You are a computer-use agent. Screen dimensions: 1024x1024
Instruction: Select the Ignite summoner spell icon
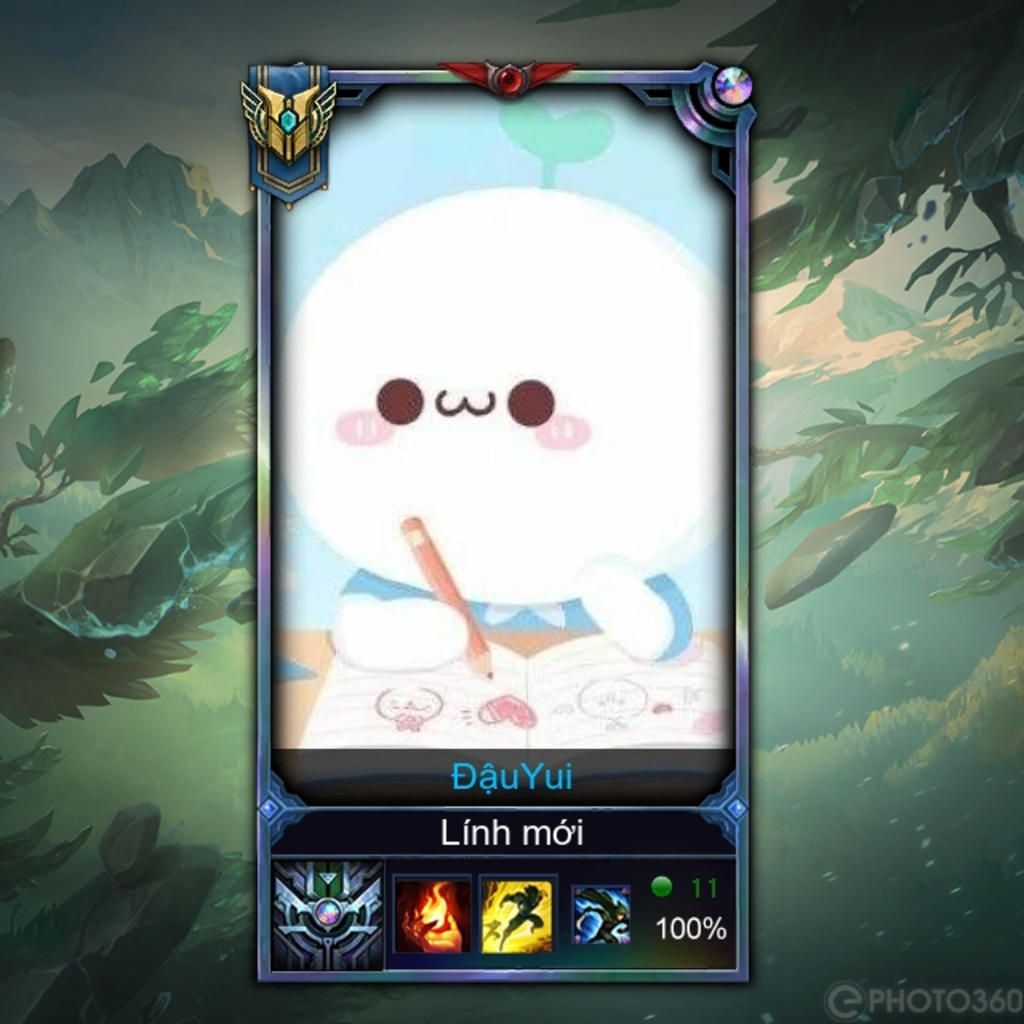(431, 915)
